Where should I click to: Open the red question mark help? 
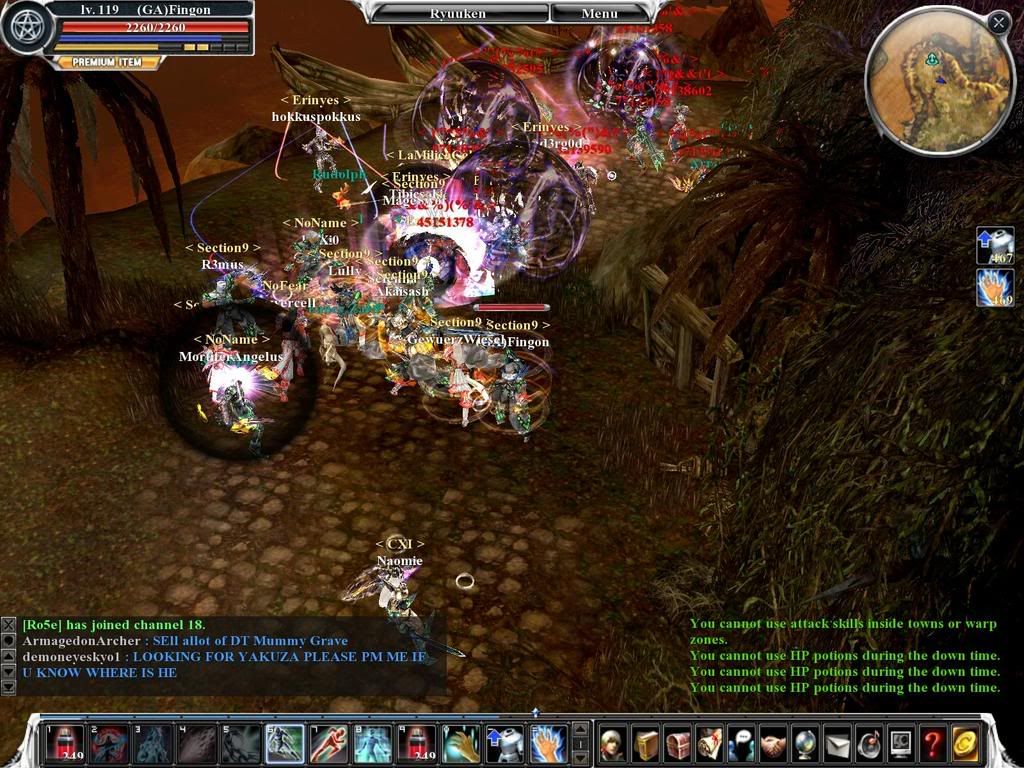(x=933, y=743)
